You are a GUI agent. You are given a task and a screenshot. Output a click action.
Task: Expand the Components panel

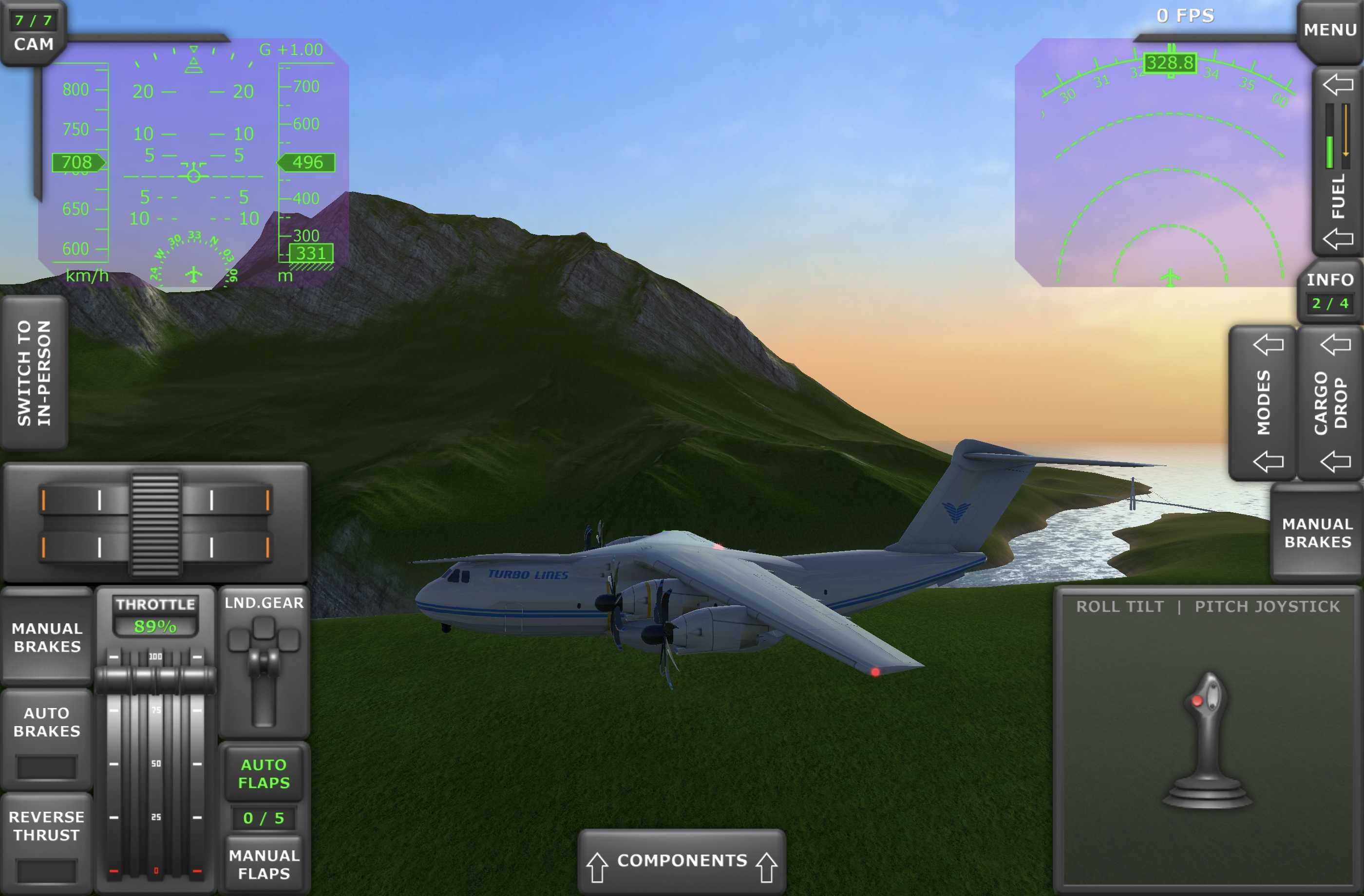click(x=682, y=860)
